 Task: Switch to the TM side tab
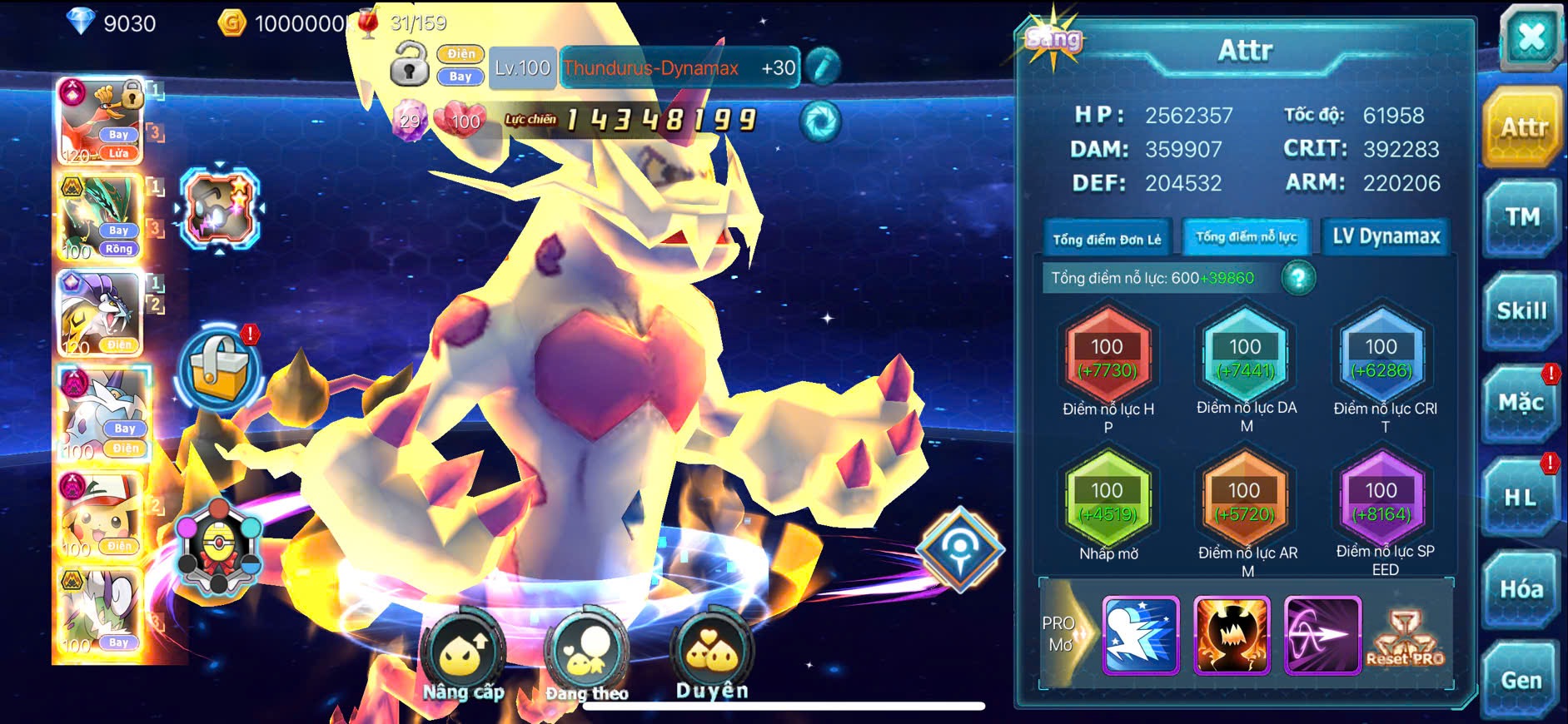tap(1521, 218)
